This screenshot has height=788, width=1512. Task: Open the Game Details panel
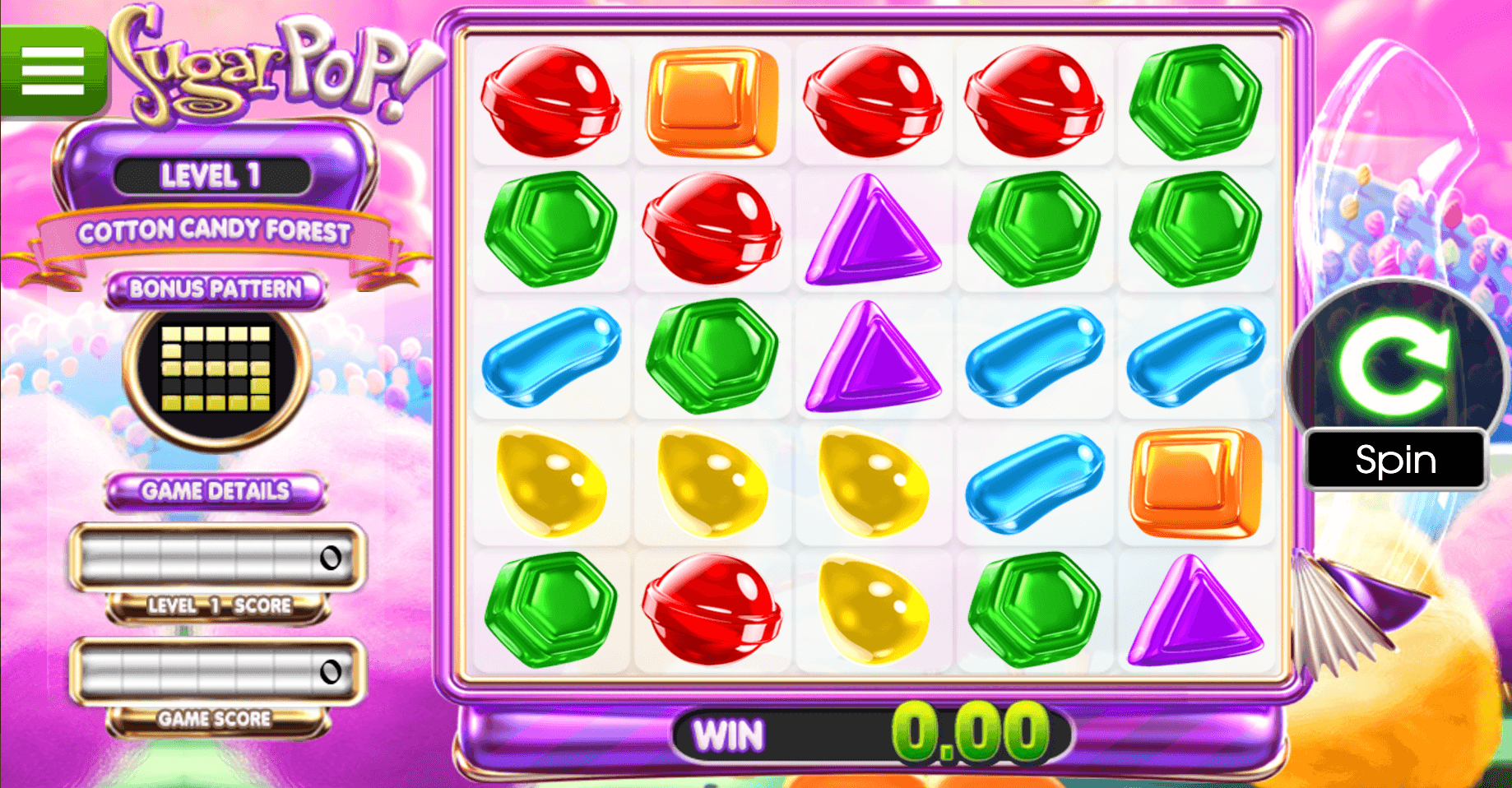(216, 491)
